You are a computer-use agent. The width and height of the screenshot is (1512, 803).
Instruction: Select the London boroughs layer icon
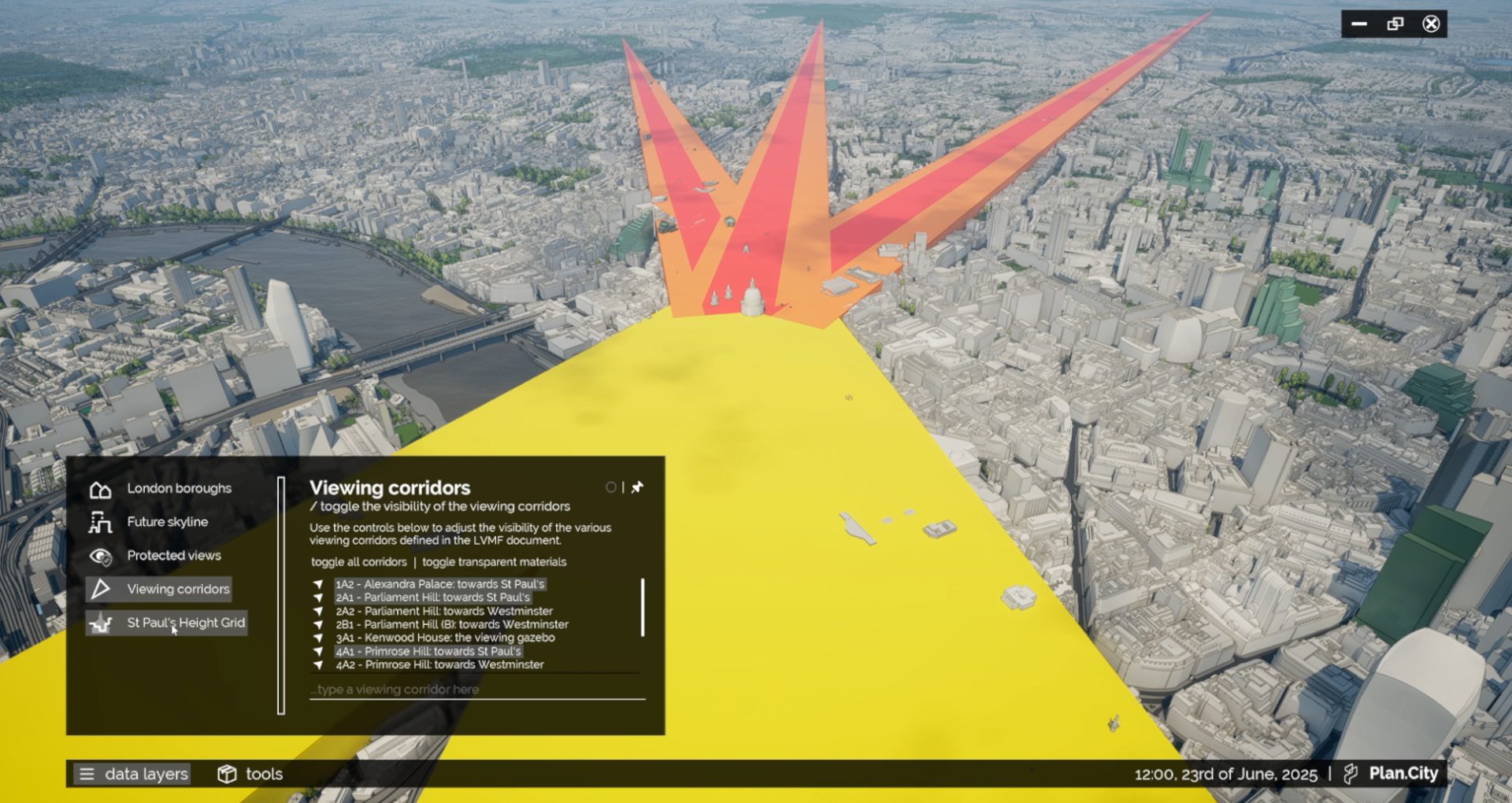(x=101, y=489)
